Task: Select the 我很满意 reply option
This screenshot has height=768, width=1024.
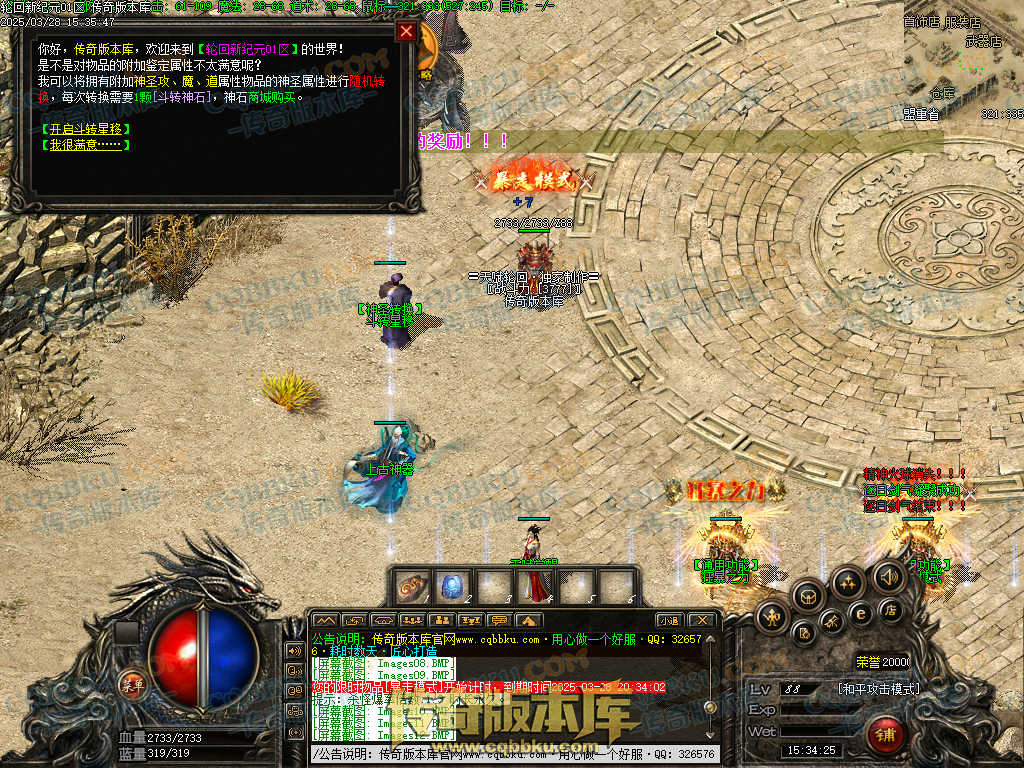Action: 85,144
